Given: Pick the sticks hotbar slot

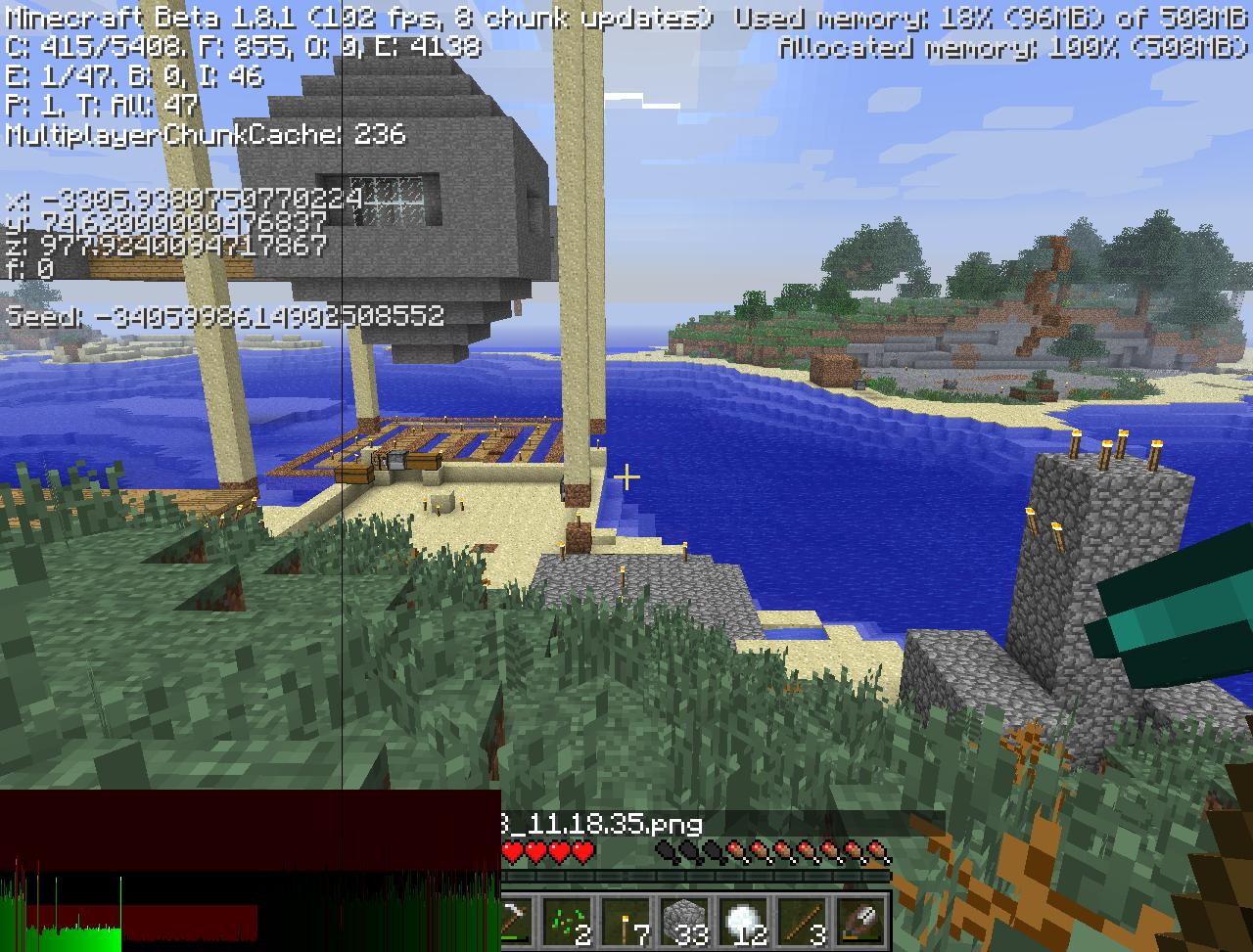Looking at the screenshot, I should click(x=804, y=920).
